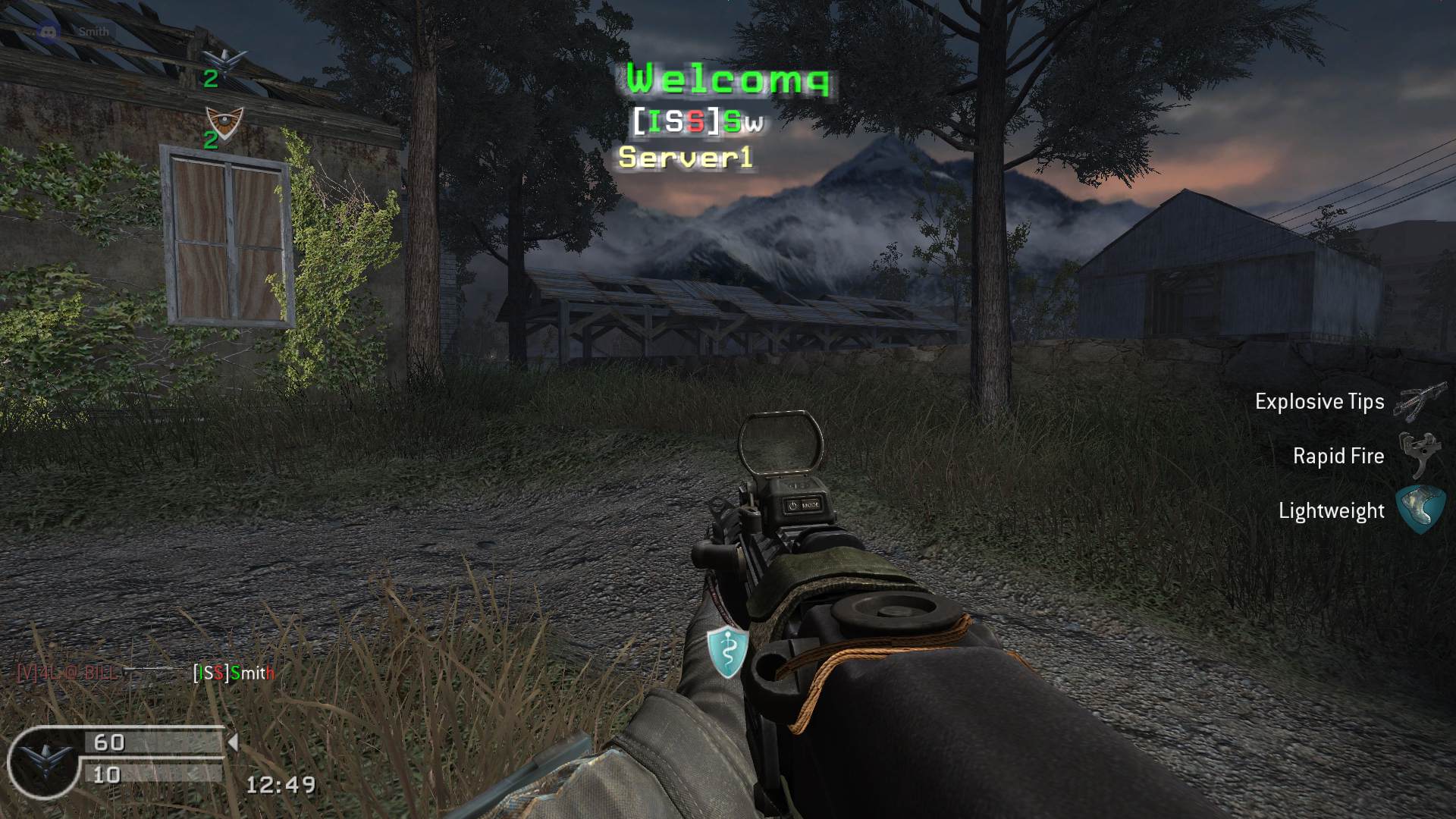
Task: Open the Discord overlay icon
Action: pyautogui.click(x=48, y=32)
